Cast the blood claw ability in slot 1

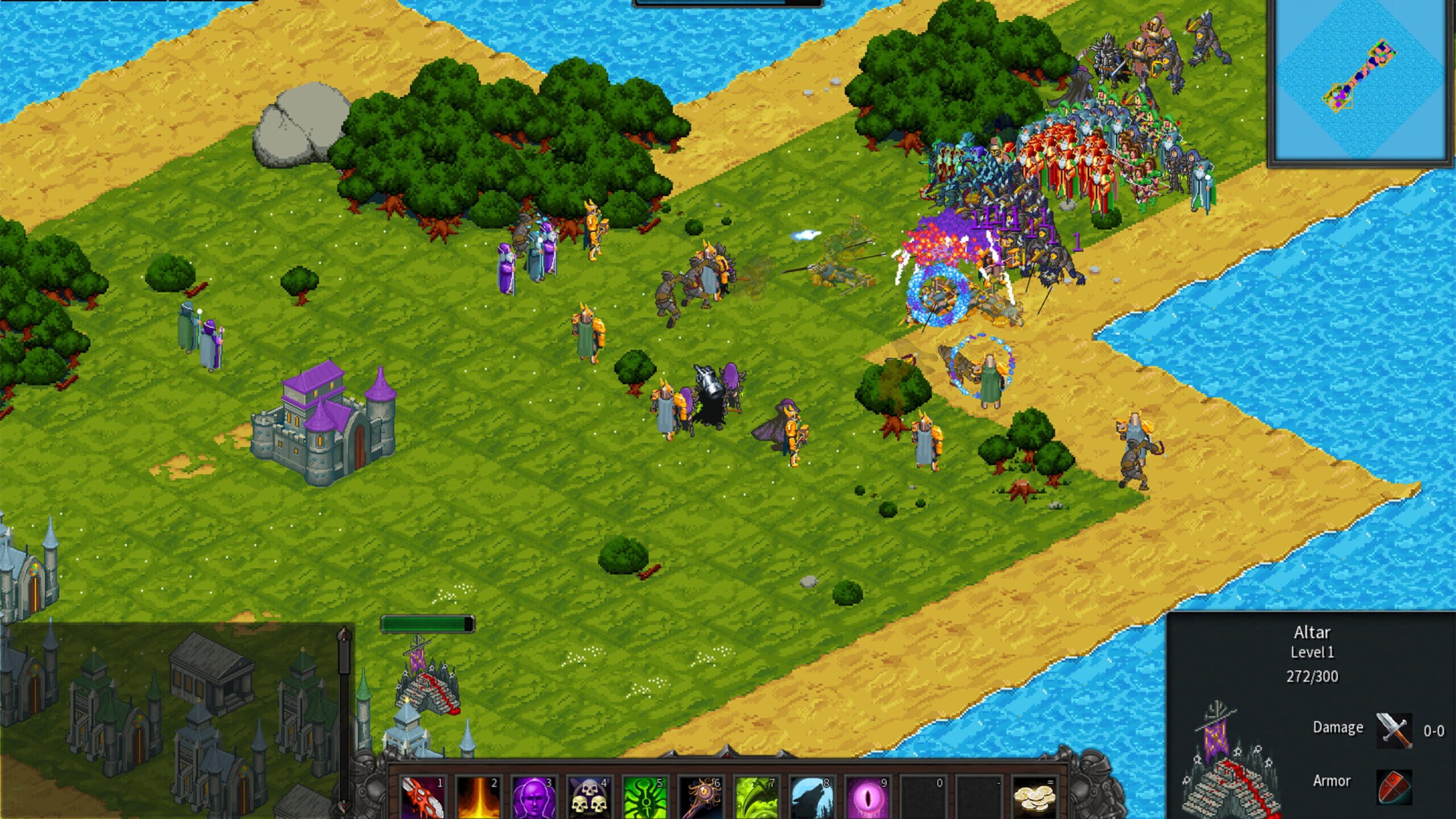click(422, 796)
